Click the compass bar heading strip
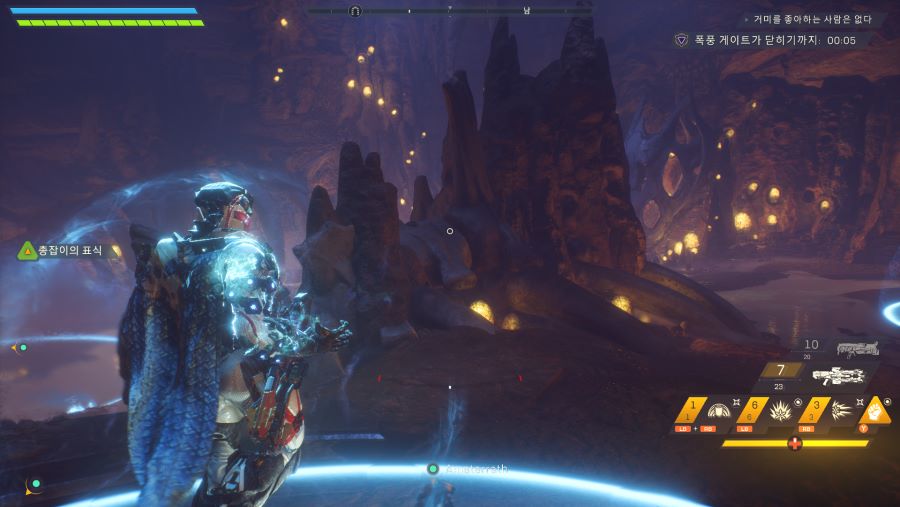Screen dimensions: 900x507 point(449,11)
